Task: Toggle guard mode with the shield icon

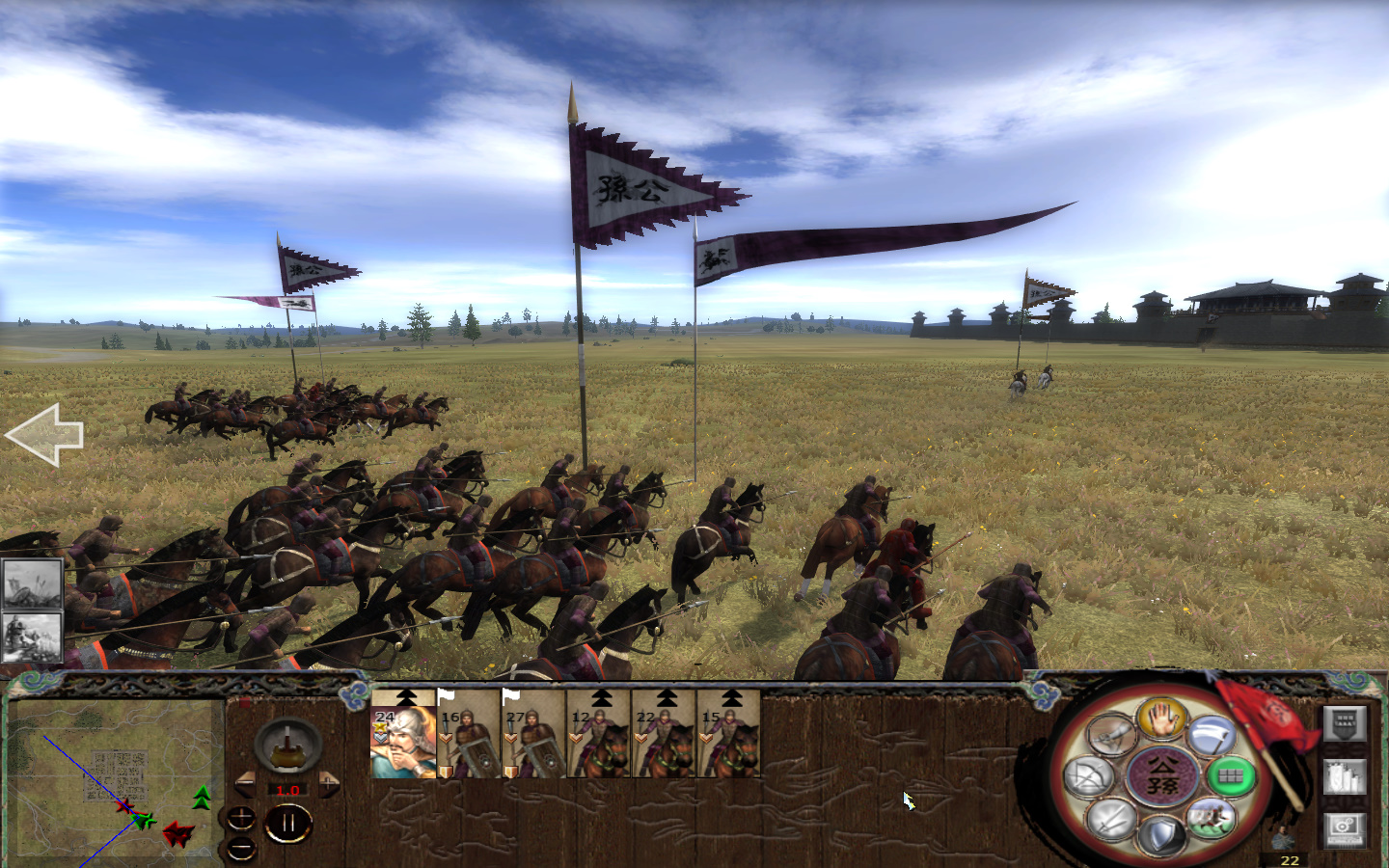Action: coord(1161,833)
